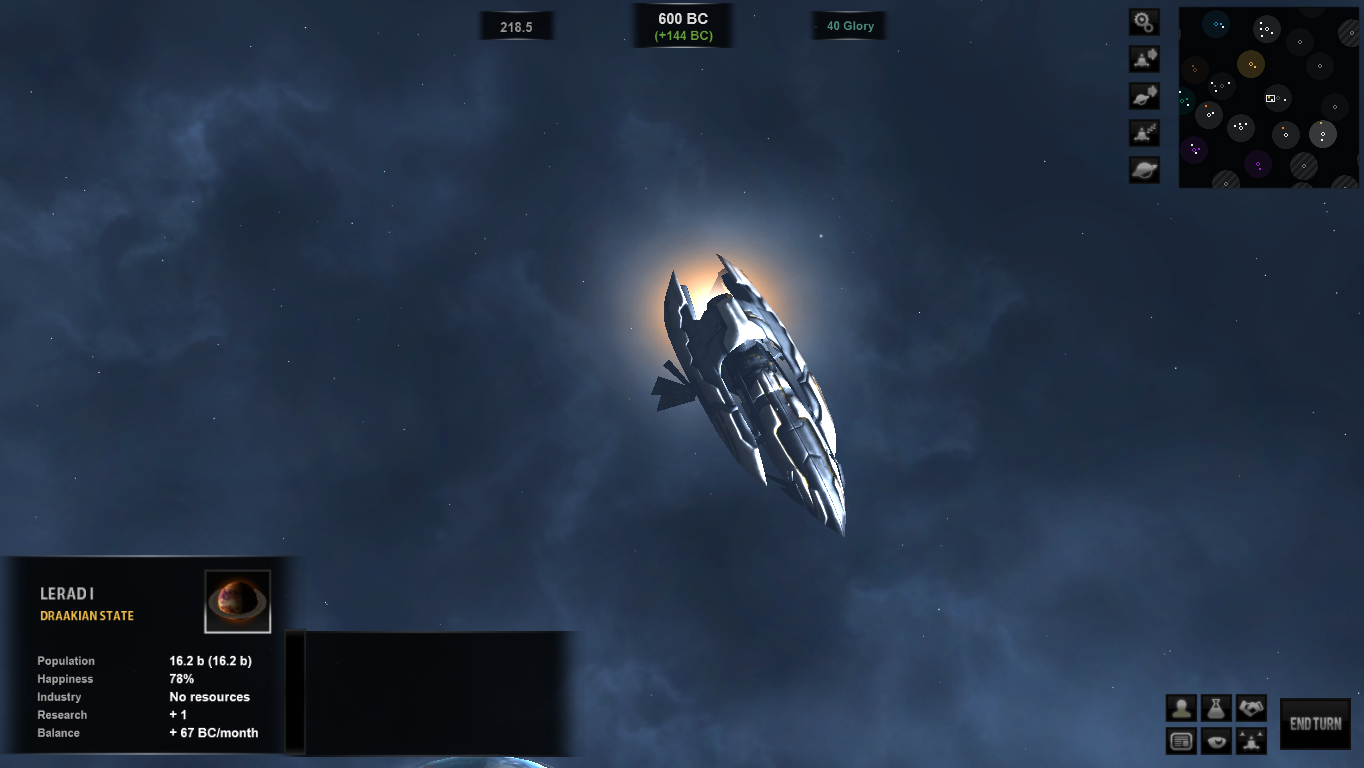Click the 40 Glory indicator
This screenshot has width=1364, height=768.
click(x=848, y=25)
